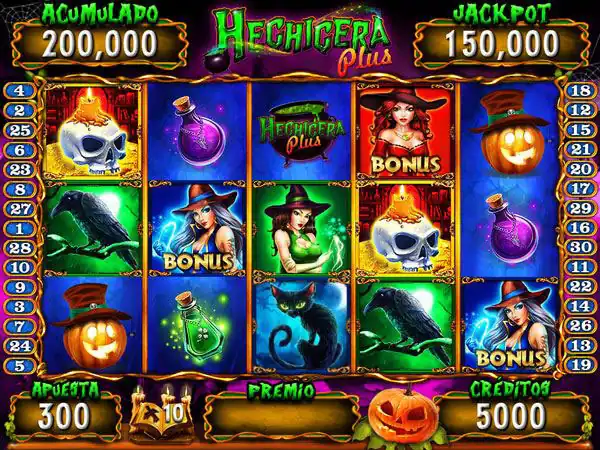Viewport: 600px width, 450px height.
Task: Choose payline number 7
Action: click(20, 325)
